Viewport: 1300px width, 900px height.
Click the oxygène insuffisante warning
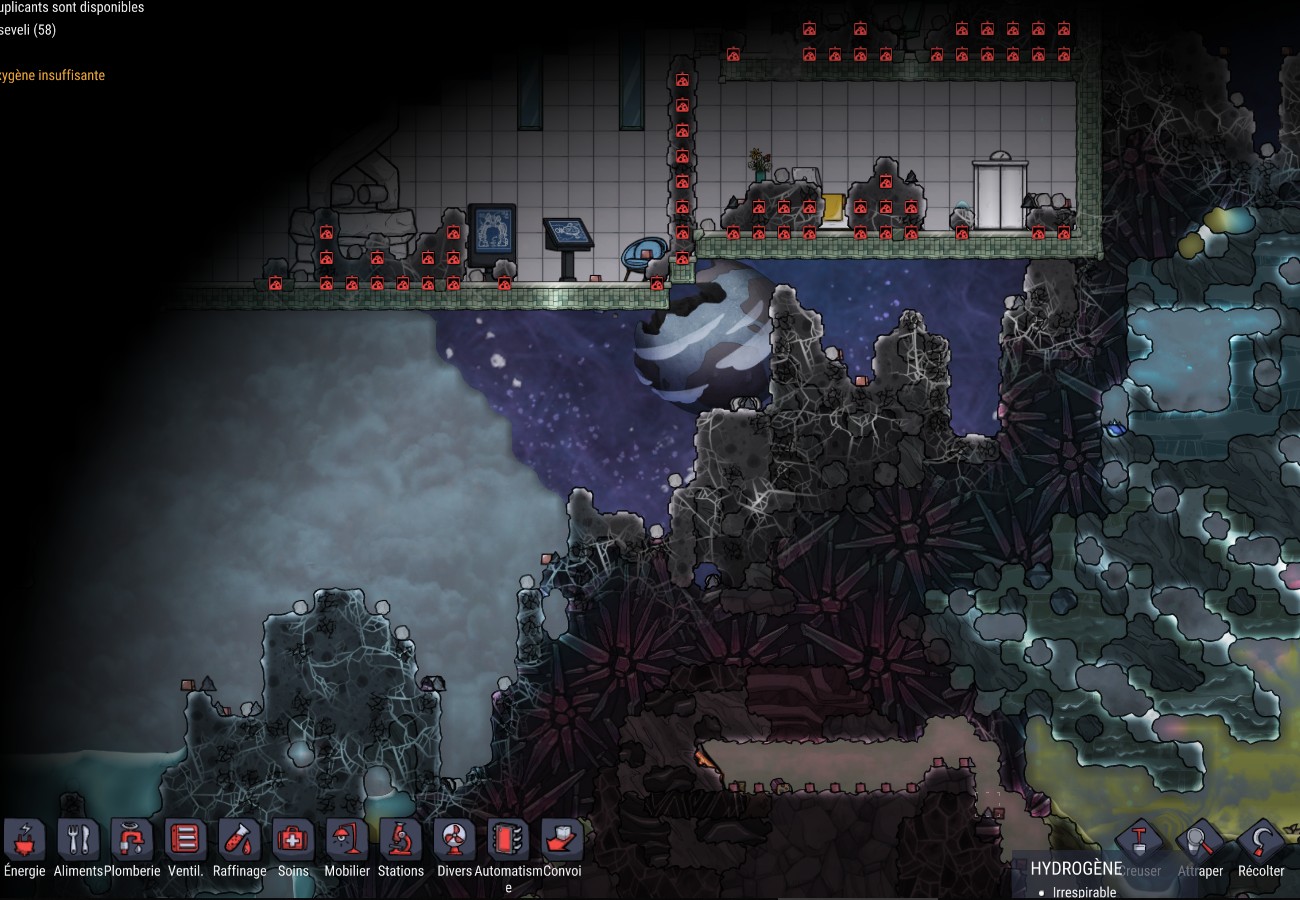[52, 76]
